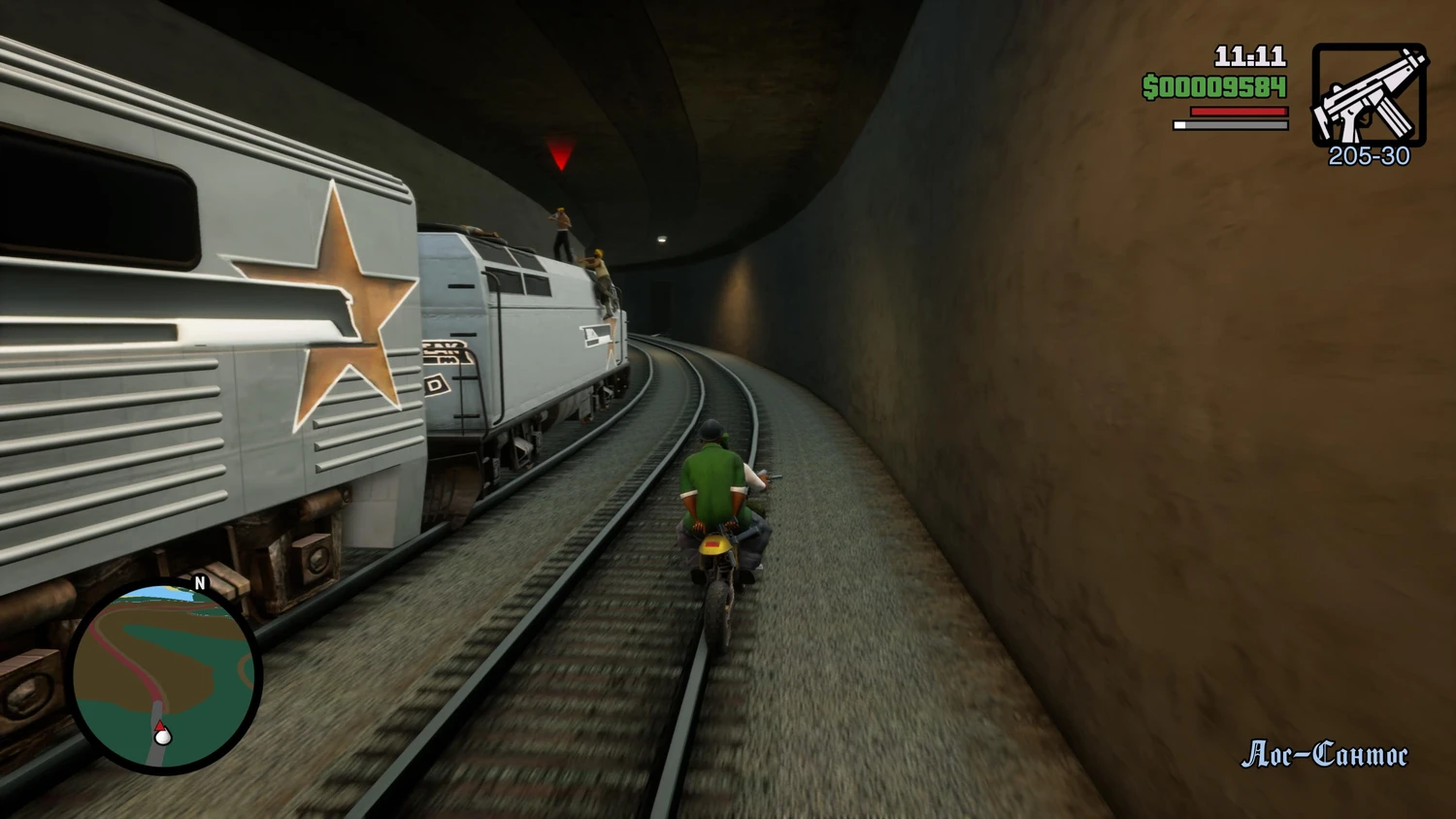This screenshot has height=819, width=1456.
Task: Click the red objective arrow above train
Action: click(560, 154)
